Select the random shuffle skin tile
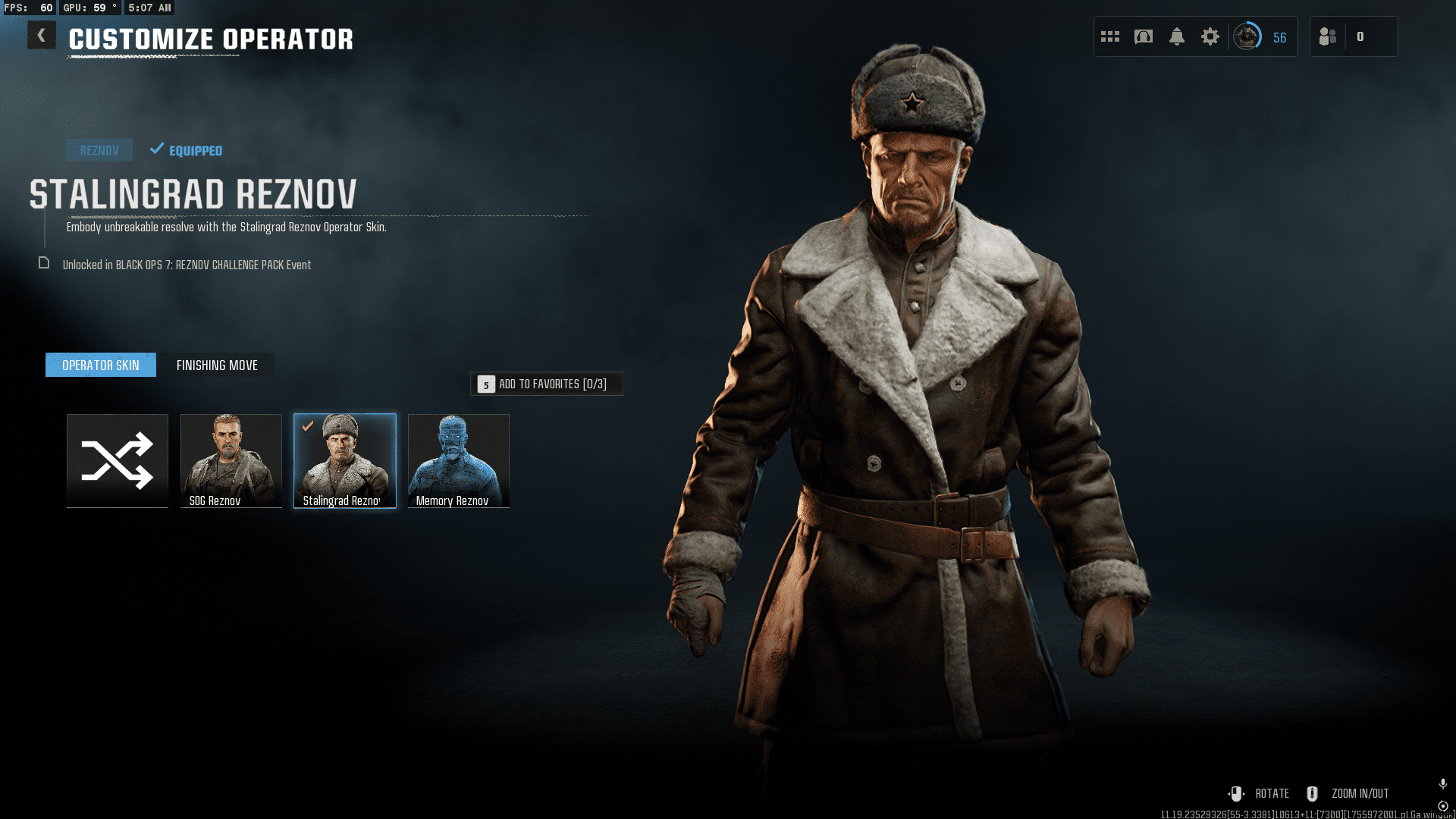1456x819 pixels. (x=117, y=460)
